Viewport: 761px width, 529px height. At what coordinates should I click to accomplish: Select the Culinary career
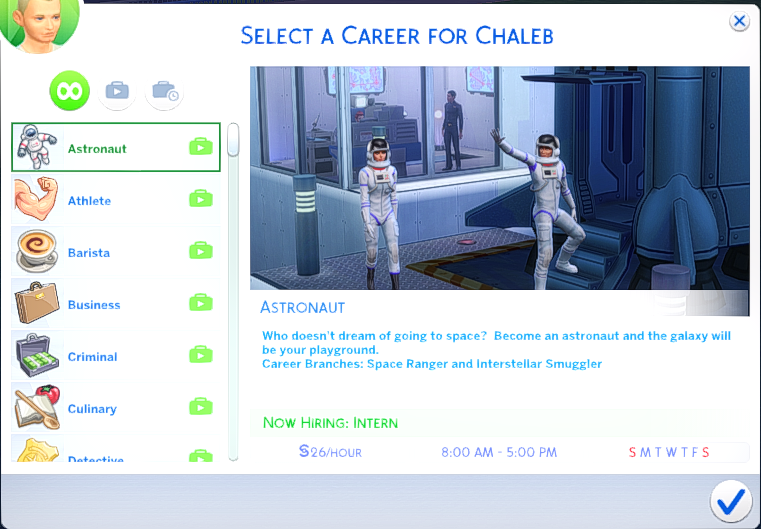click(115, 408)
